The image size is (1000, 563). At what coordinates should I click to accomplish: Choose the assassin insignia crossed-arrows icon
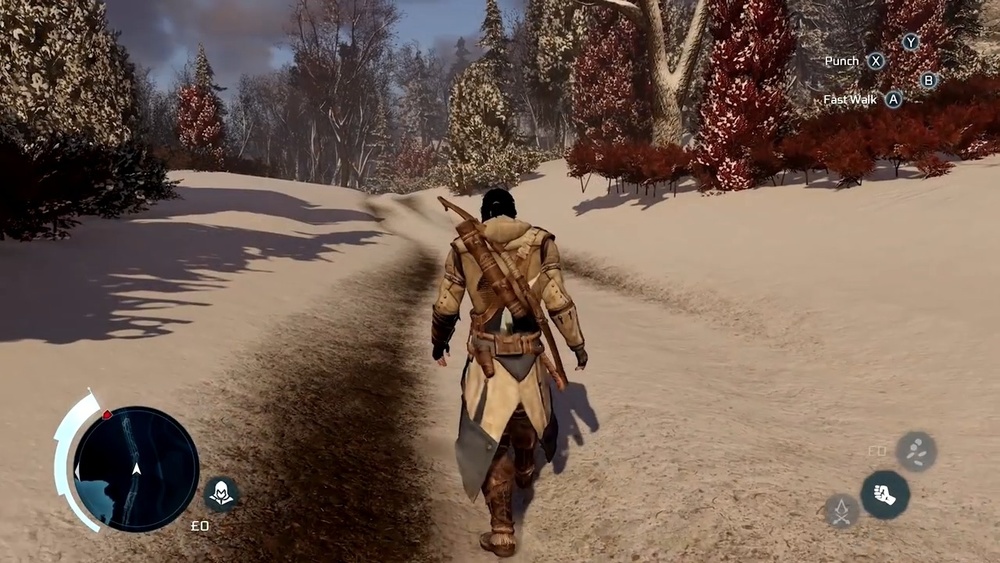[x=842, y=511]
